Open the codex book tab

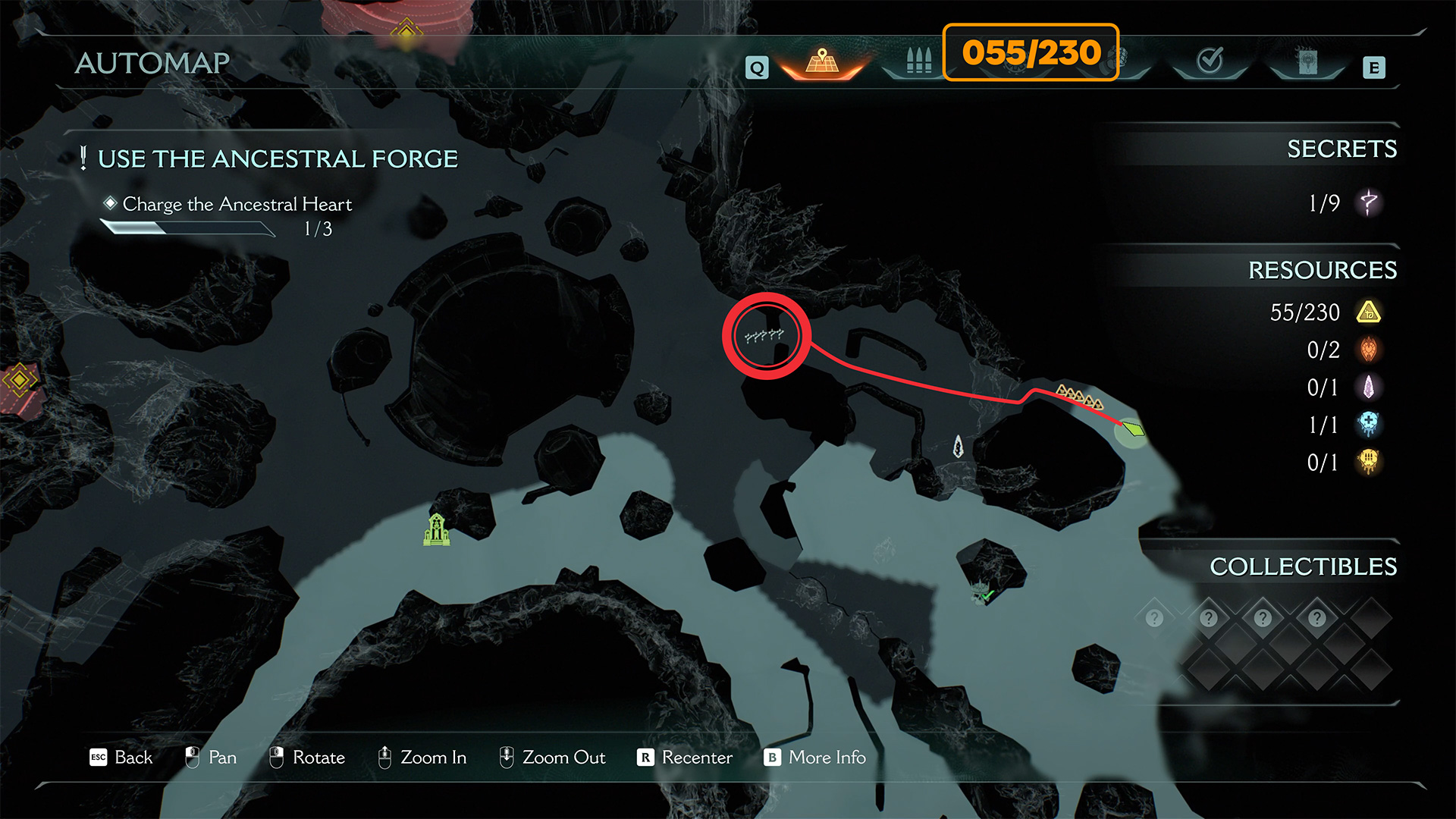[x=1307, y=62]
